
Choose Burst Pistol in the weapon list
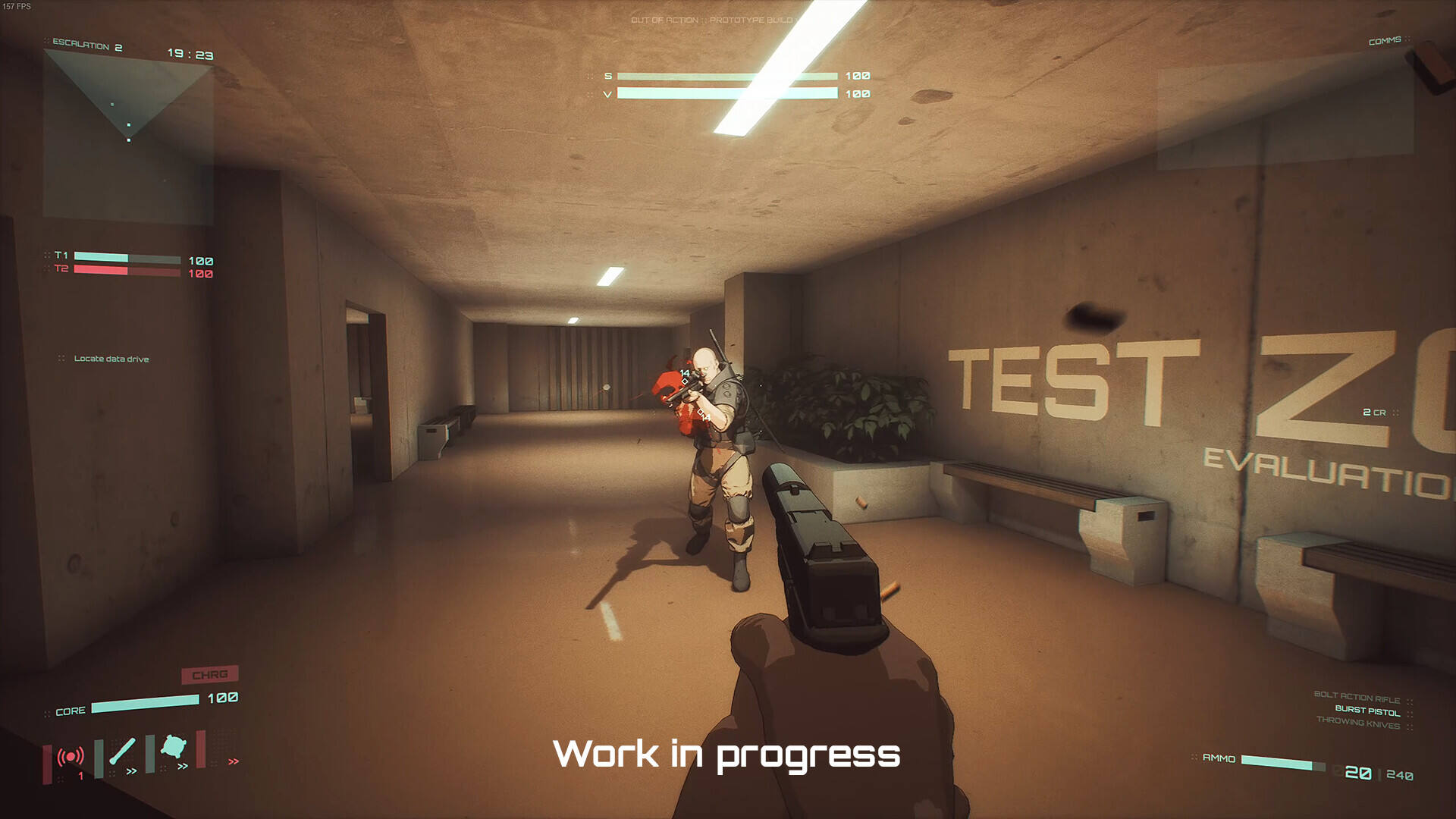coord(1367,711)
